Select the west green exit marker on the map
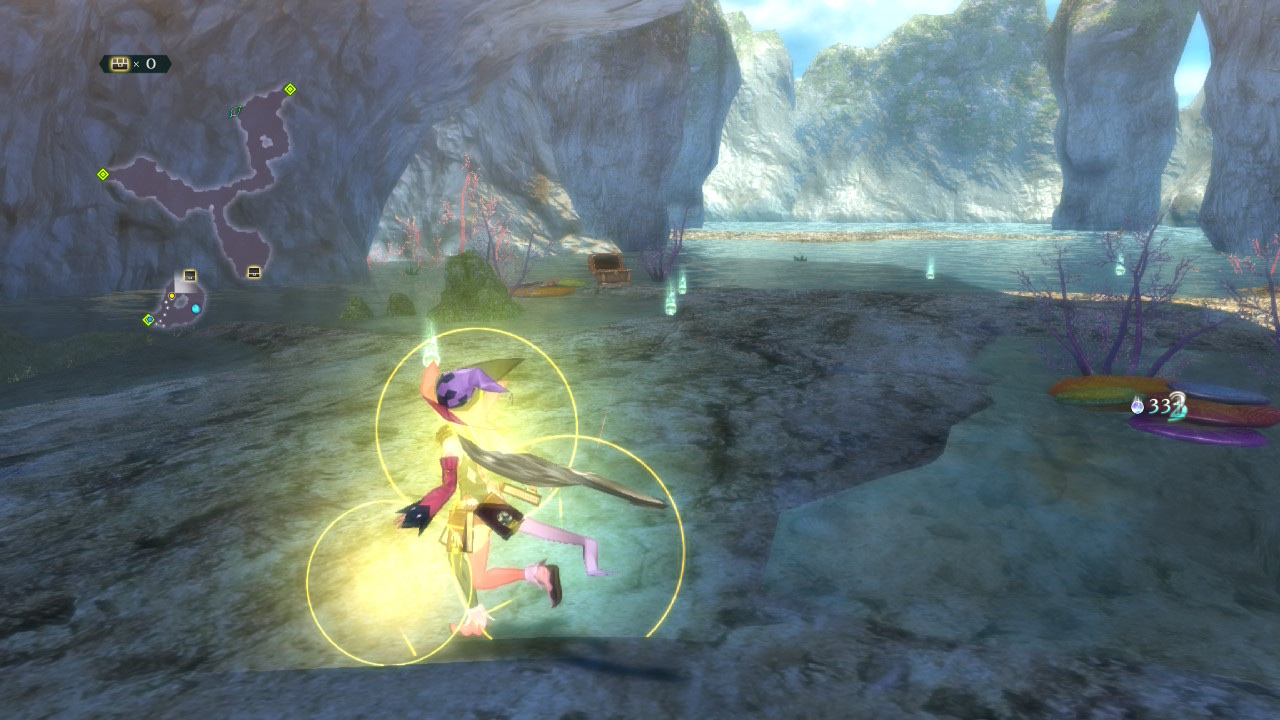Viewport: 1280px width, 720px height. tap(102, 174)
